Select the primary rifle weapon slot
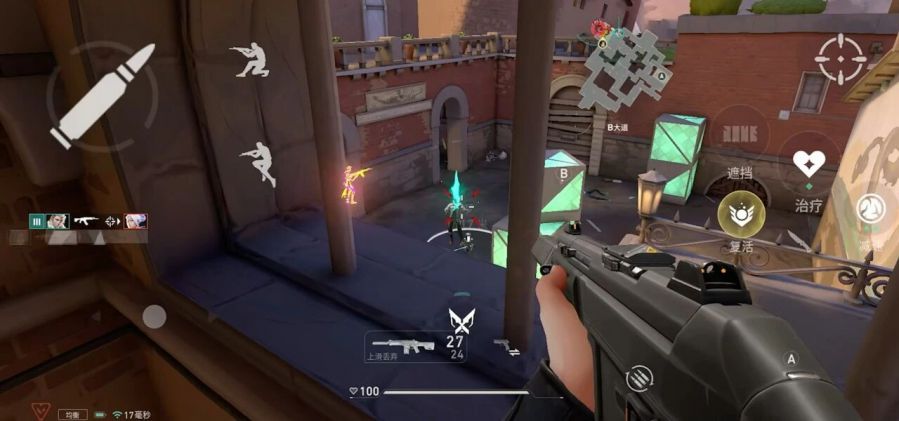899x421 pixels. tap(401, 346)
